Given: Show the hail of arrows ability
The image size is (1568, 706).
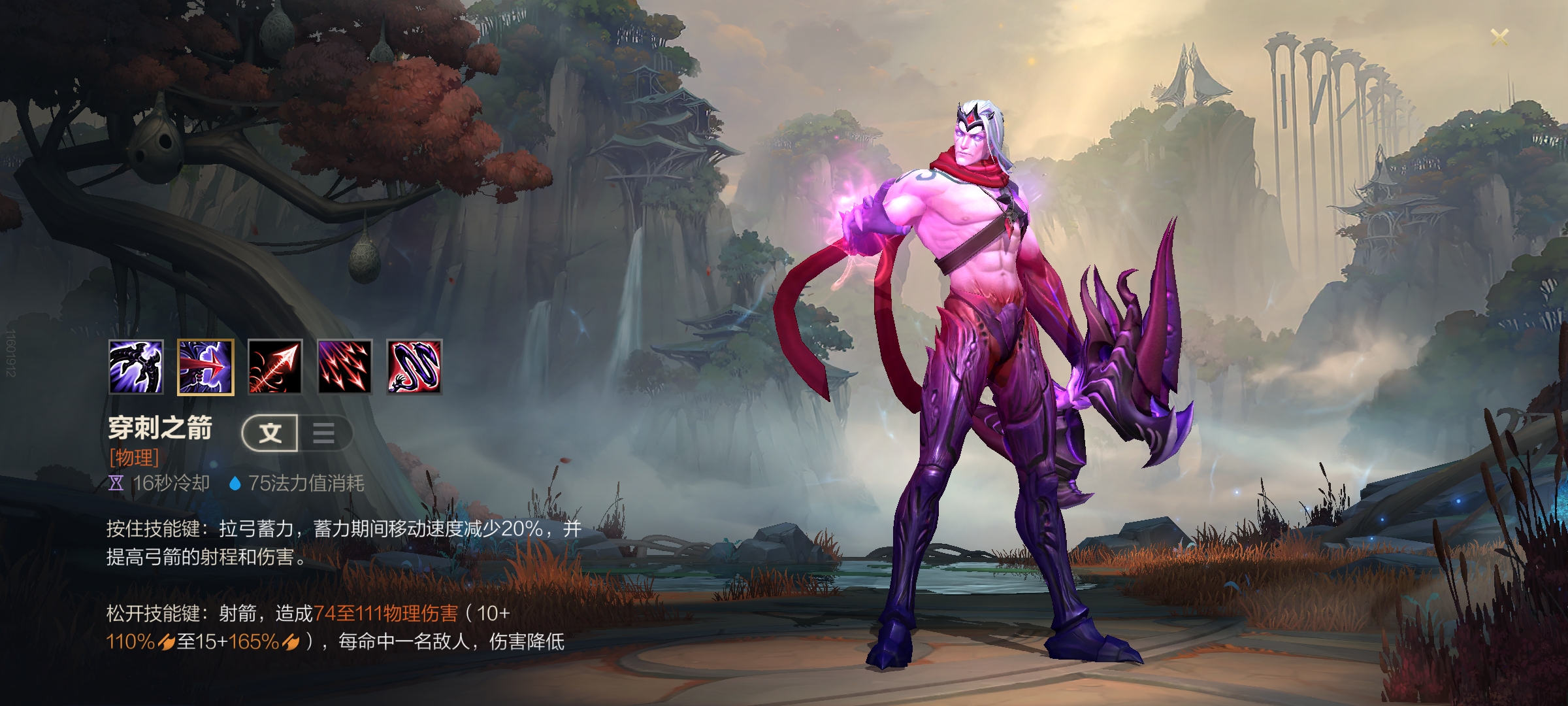Looking at the screenshot, I should (x=344, y=367).
